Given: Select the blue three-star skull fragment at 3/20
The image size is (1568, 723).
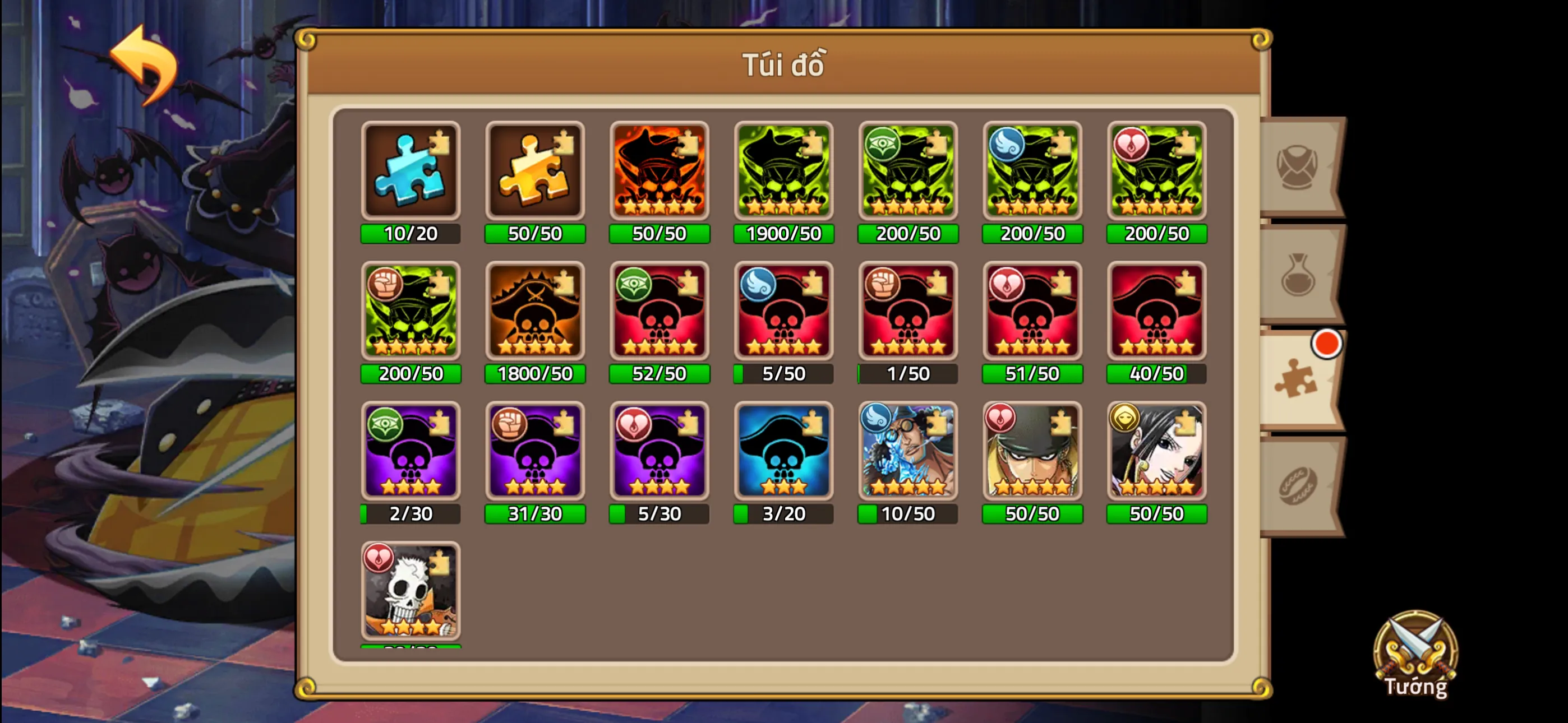Looking at the screenshot, I should pos(783,452).
